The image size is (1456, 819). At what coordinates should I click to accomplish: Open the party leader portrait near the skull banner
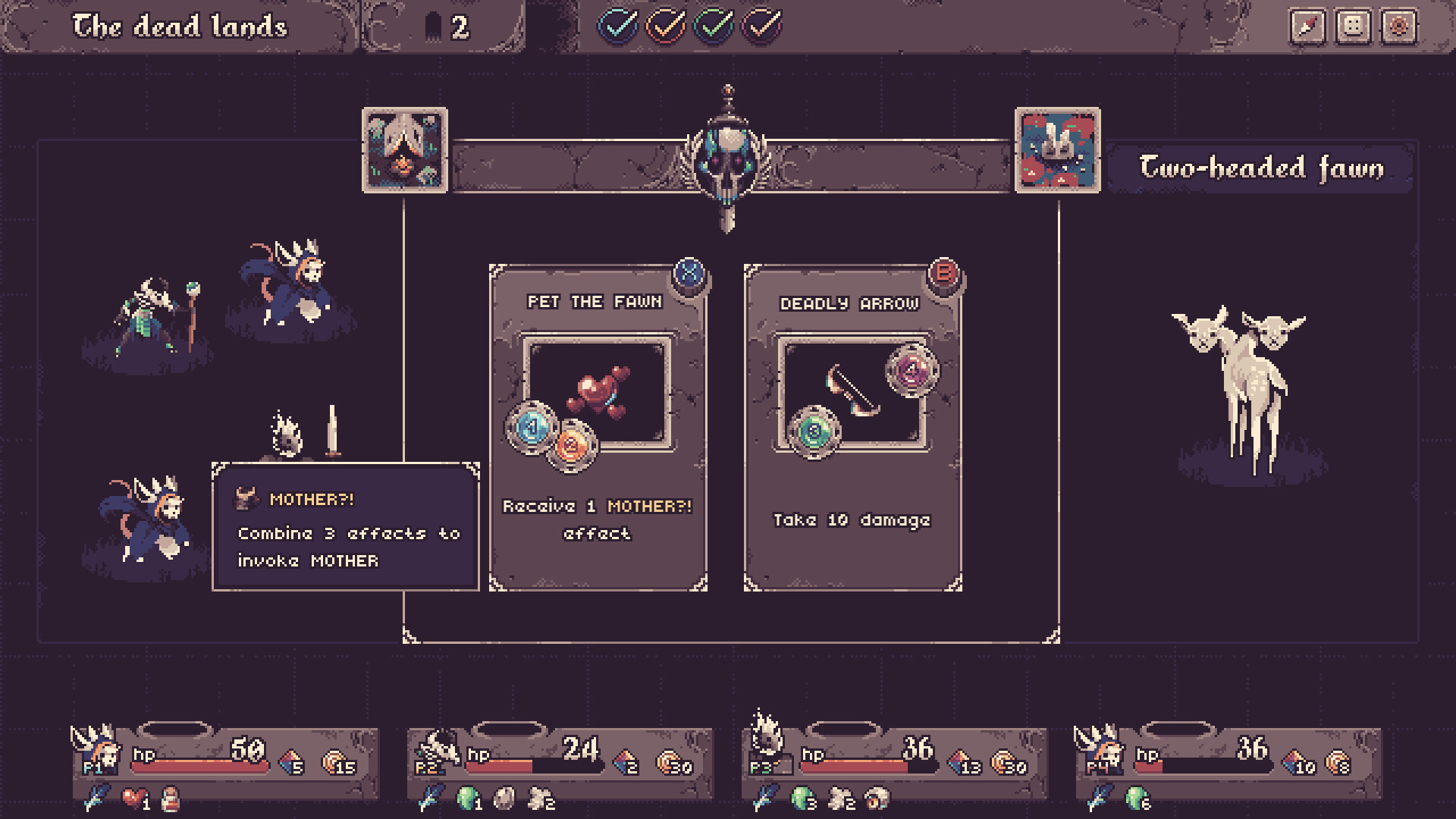point(404,149)
